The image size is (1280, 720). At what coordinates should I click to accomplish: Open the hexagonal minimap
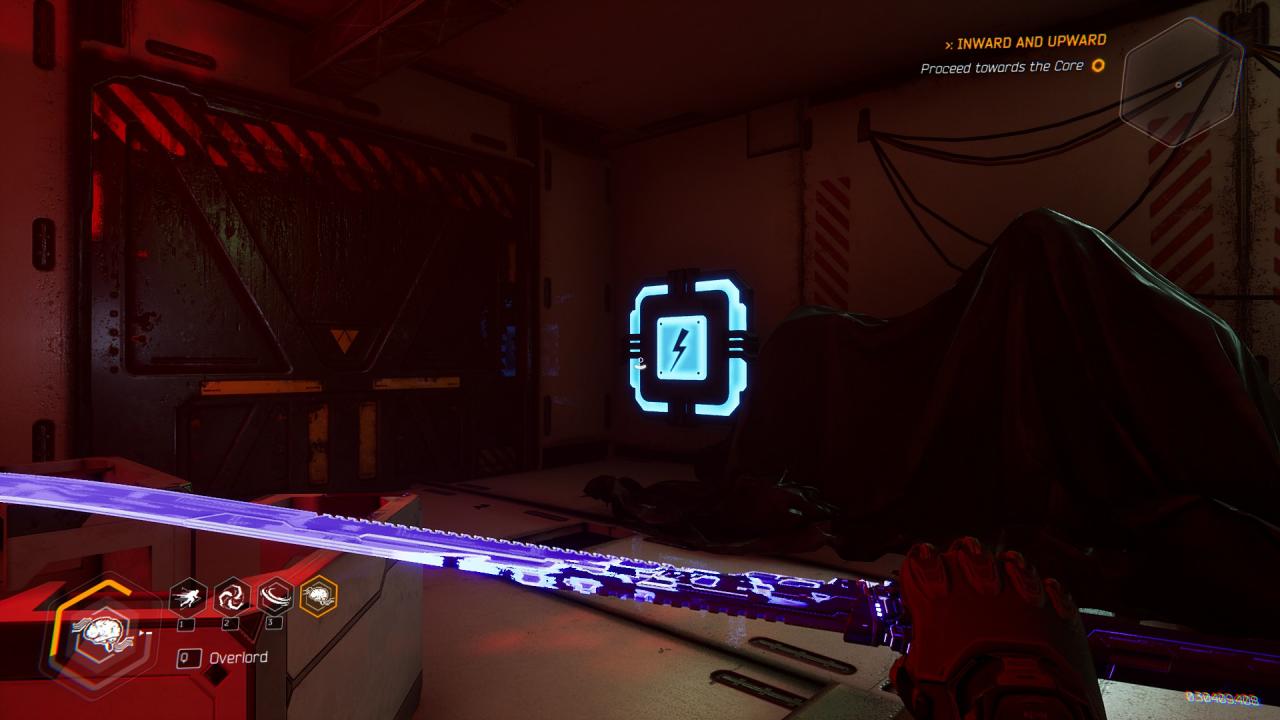[x=1181, y=84]
